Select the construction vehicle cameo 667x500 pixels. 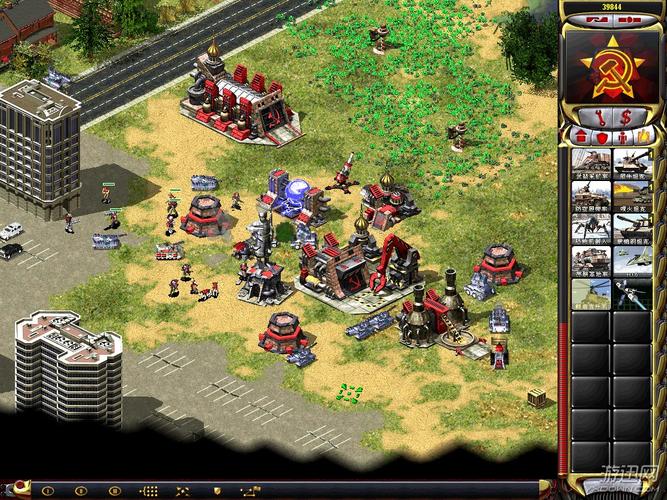point(590,262)
